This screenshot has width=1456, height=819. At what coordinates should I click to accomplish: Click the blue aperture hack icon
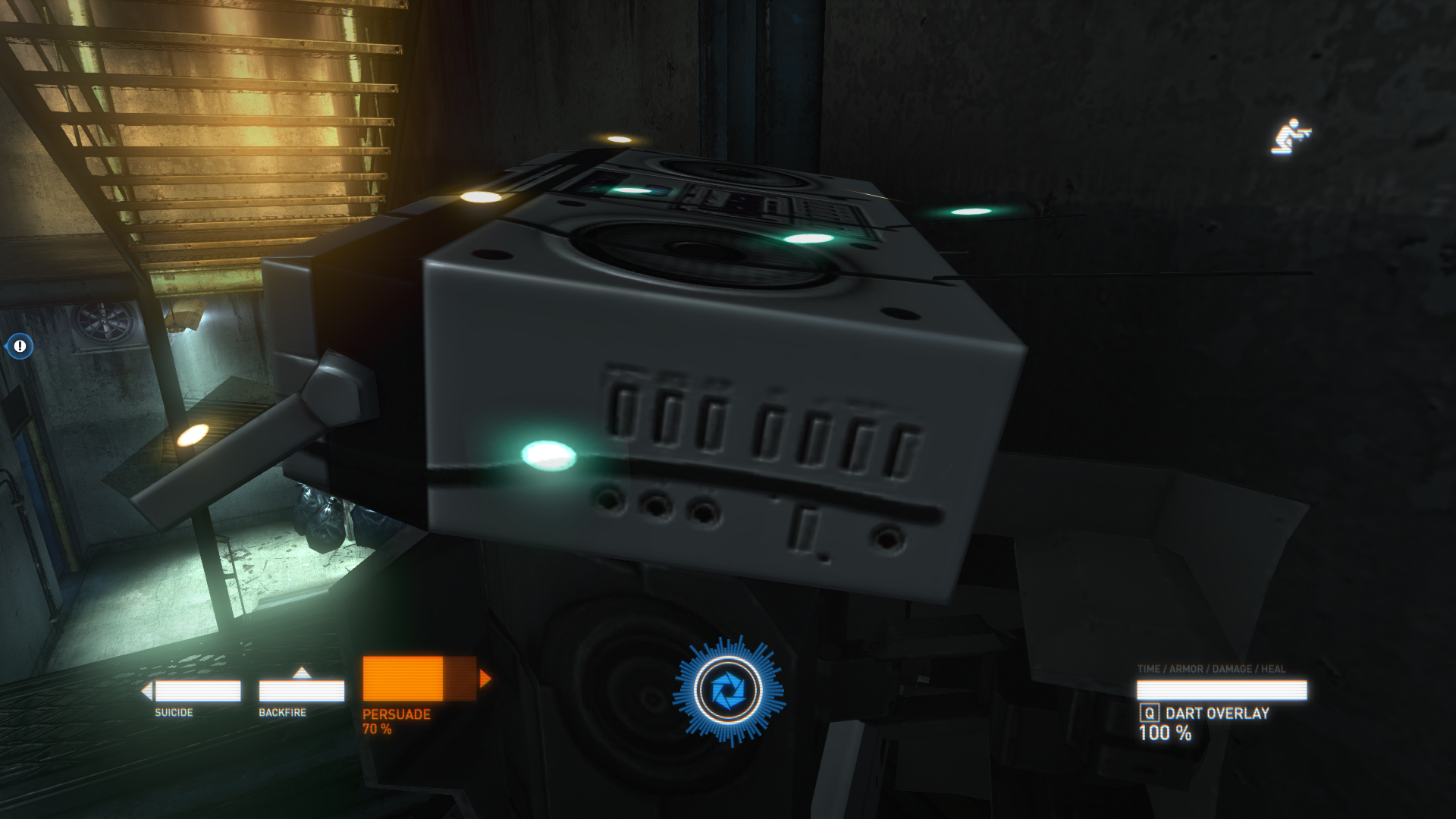tap(728, 691)
